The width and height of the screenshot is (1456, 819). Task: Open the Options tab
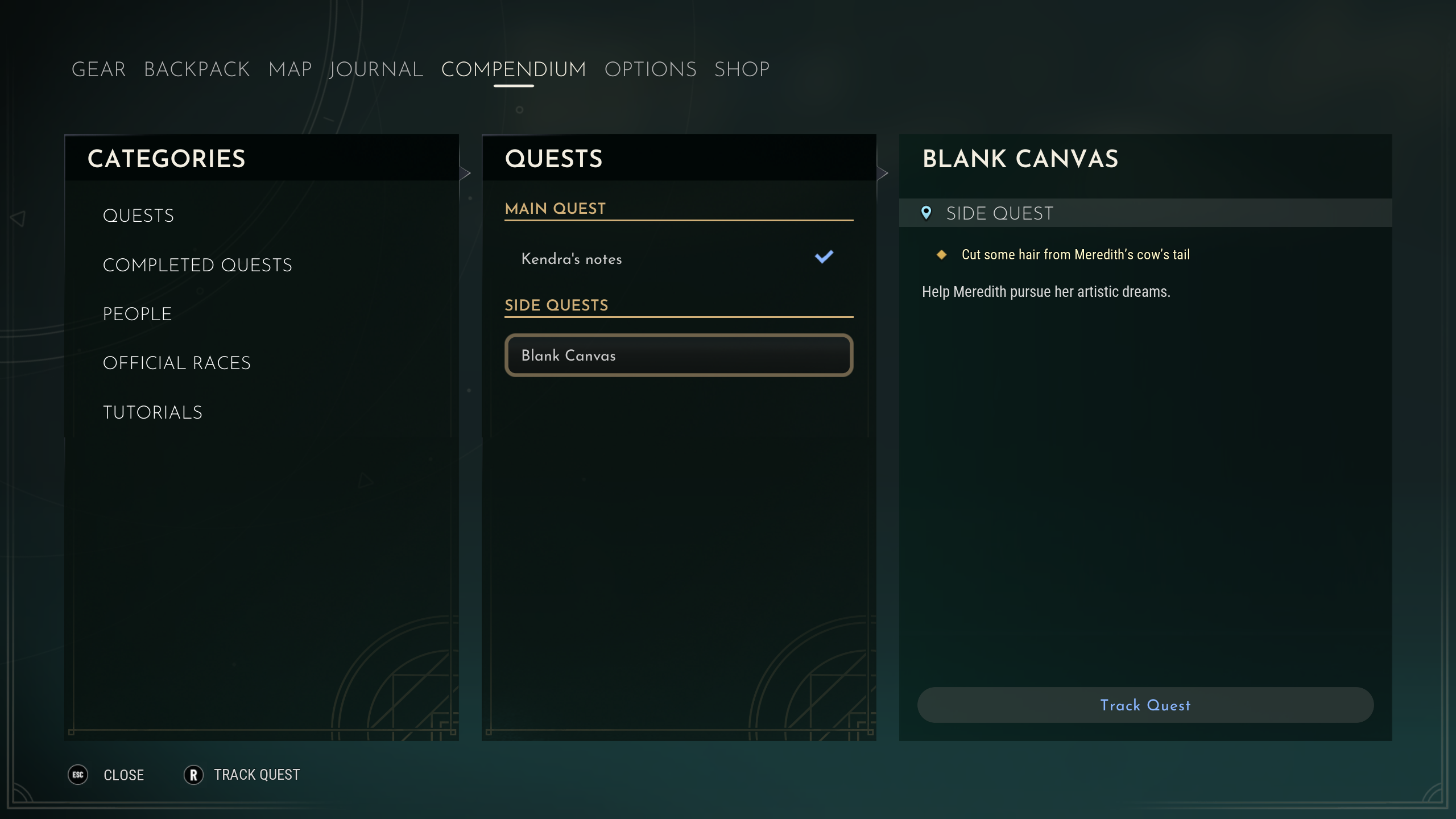(650, 69)
